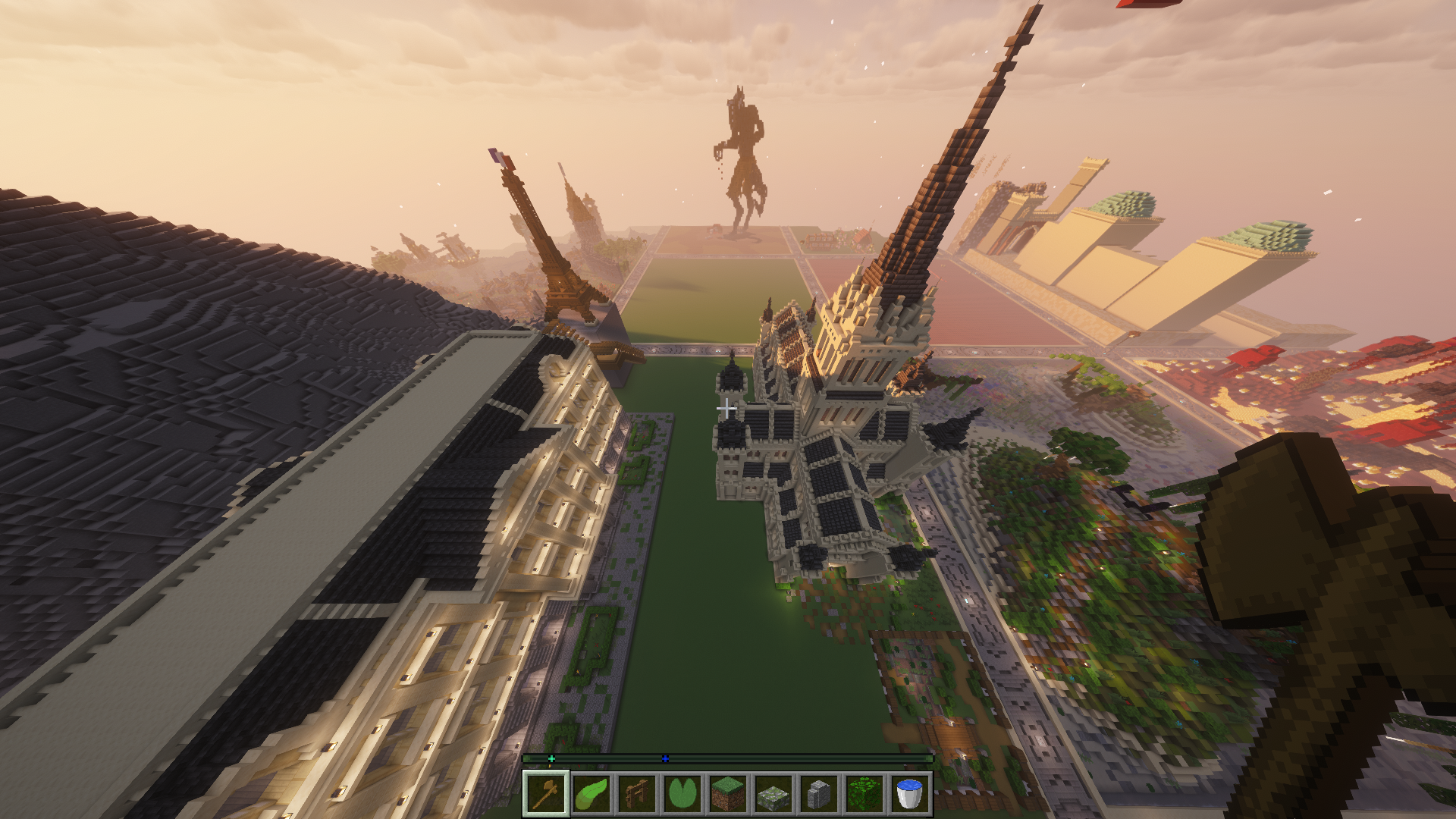Select the leaves block slot

[x=864, y=794]
